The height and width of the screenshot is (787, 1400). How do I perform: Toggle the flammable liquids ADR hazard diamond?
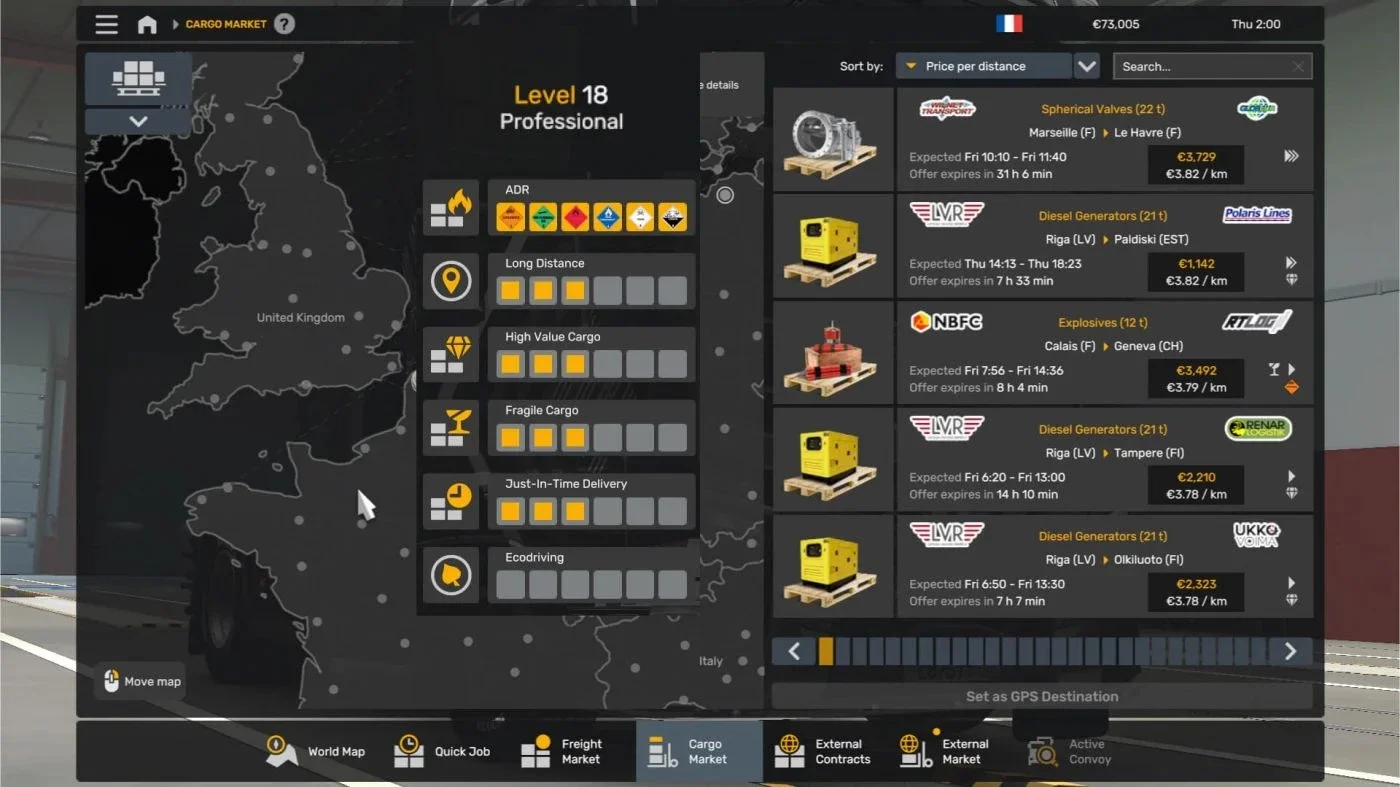point(575,216)
